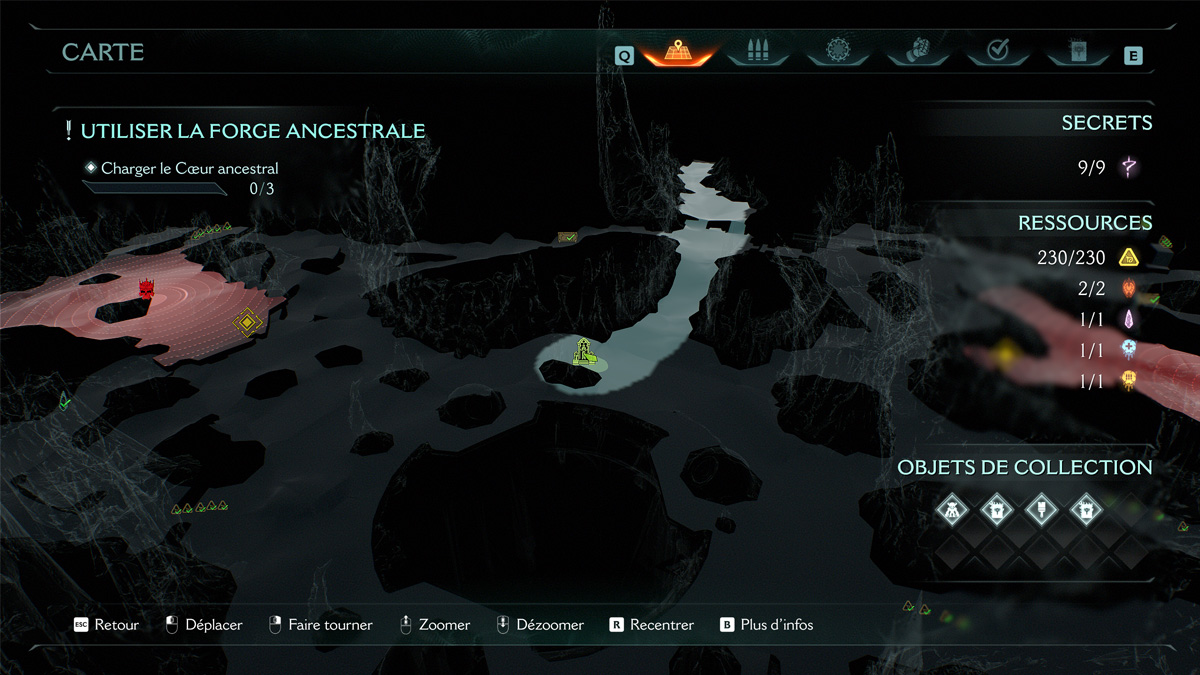Click the purple secrets icon
1200x675 pixels.
(1129, 167)
